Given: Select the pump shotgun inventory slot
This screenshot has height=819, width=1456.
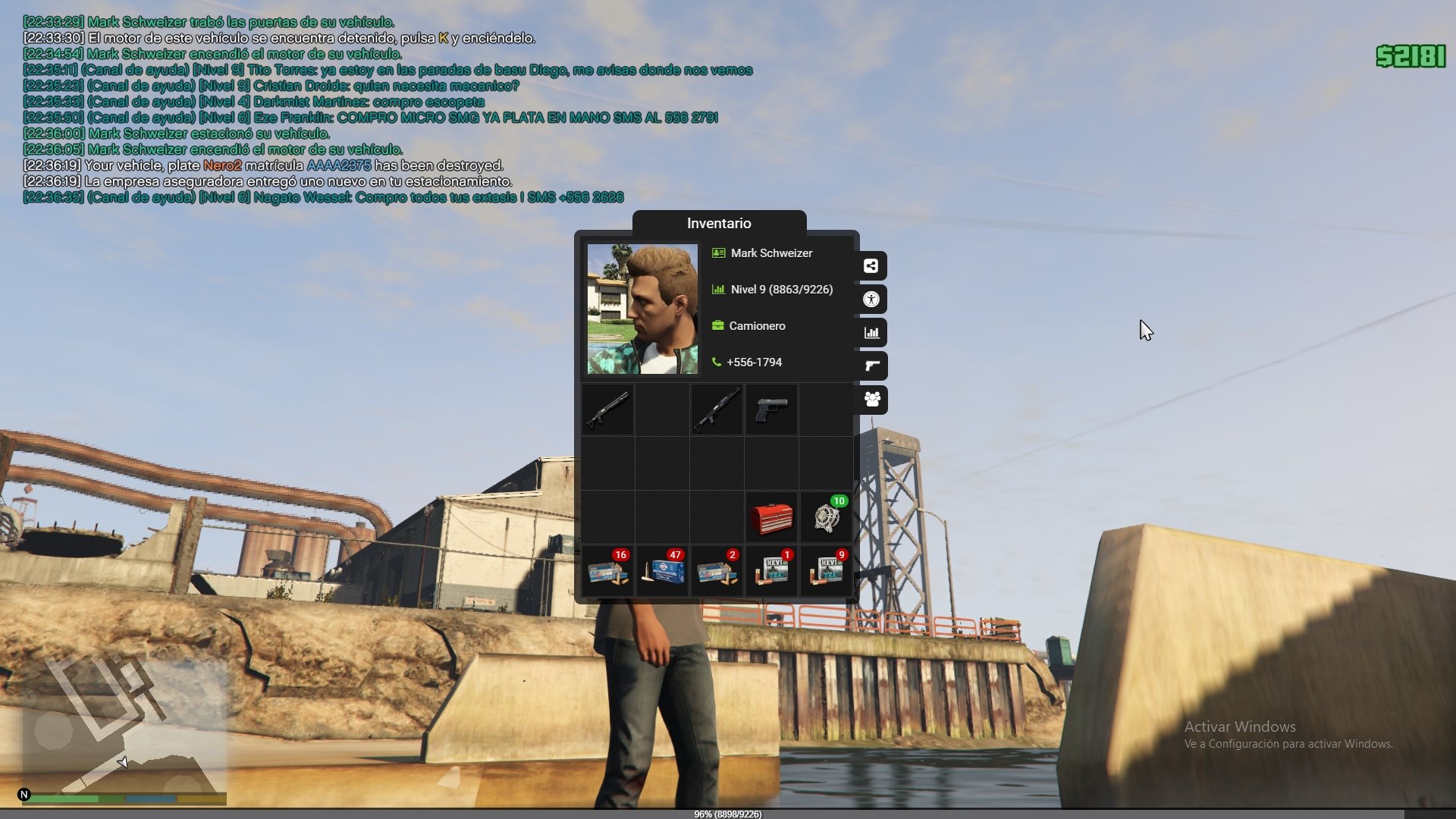Looking at the screenshot, I should [x=607, y=409].
